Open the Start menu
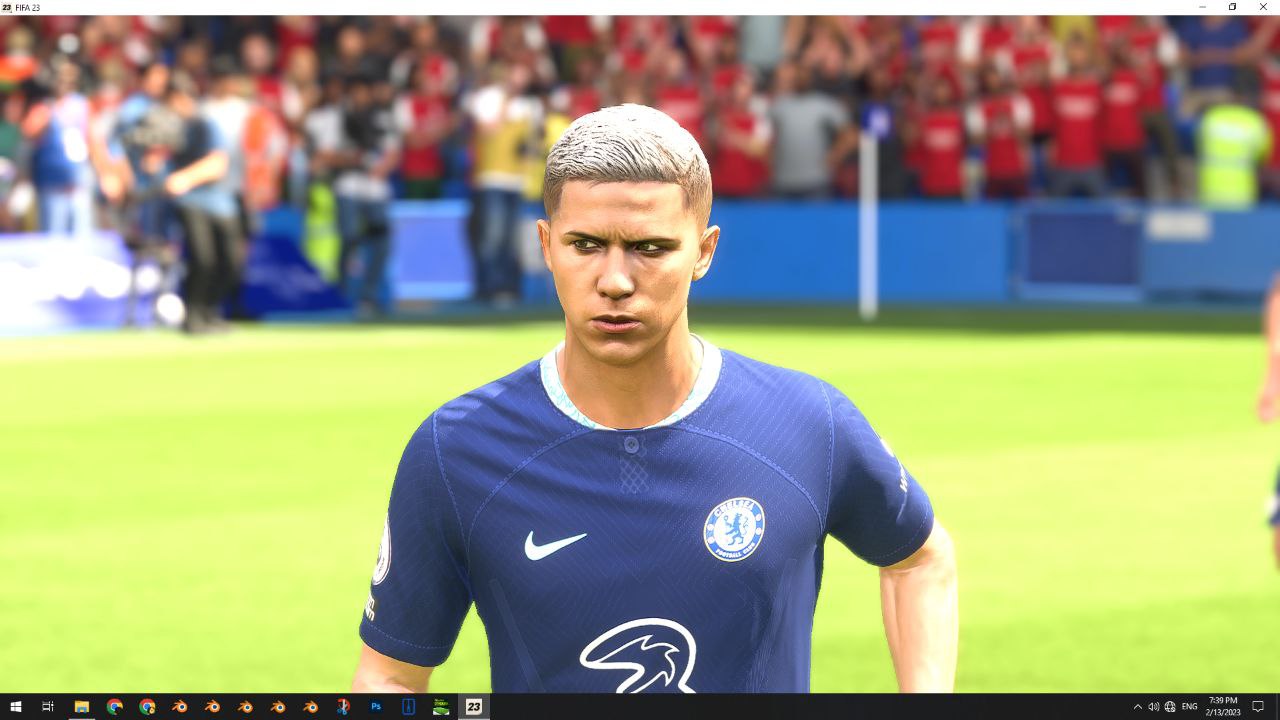Screen dimensions: 1280x720 point(16,707)
